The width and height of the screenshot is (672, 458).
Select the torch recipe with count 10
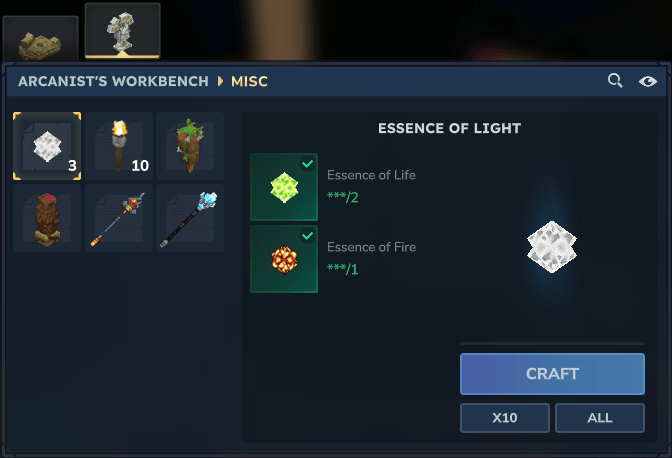(x=119, y=146)
